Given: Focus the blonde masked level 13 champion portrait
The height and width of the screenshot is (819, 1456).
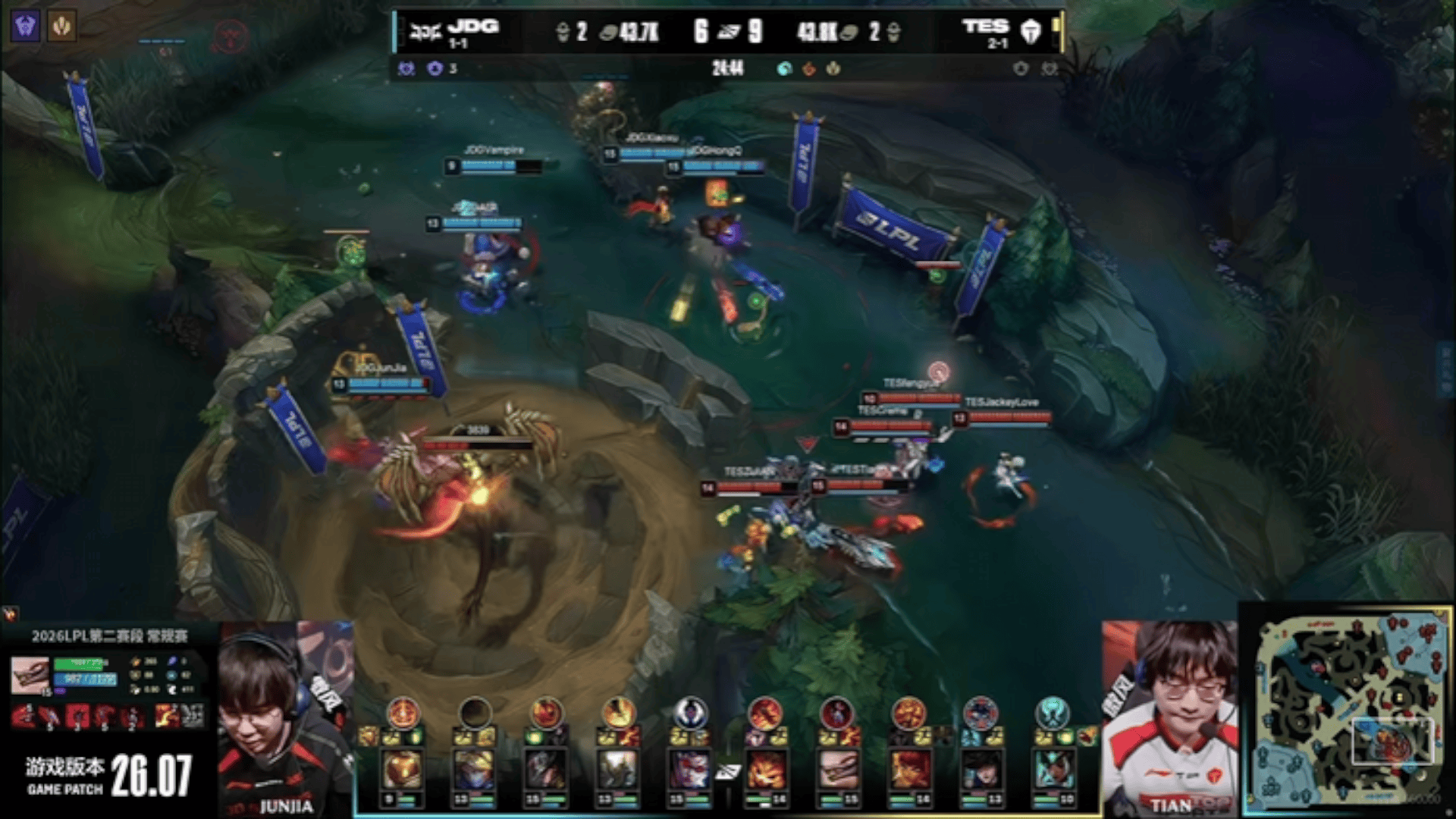Looking at the screenshot, I should tap(473, 771).
